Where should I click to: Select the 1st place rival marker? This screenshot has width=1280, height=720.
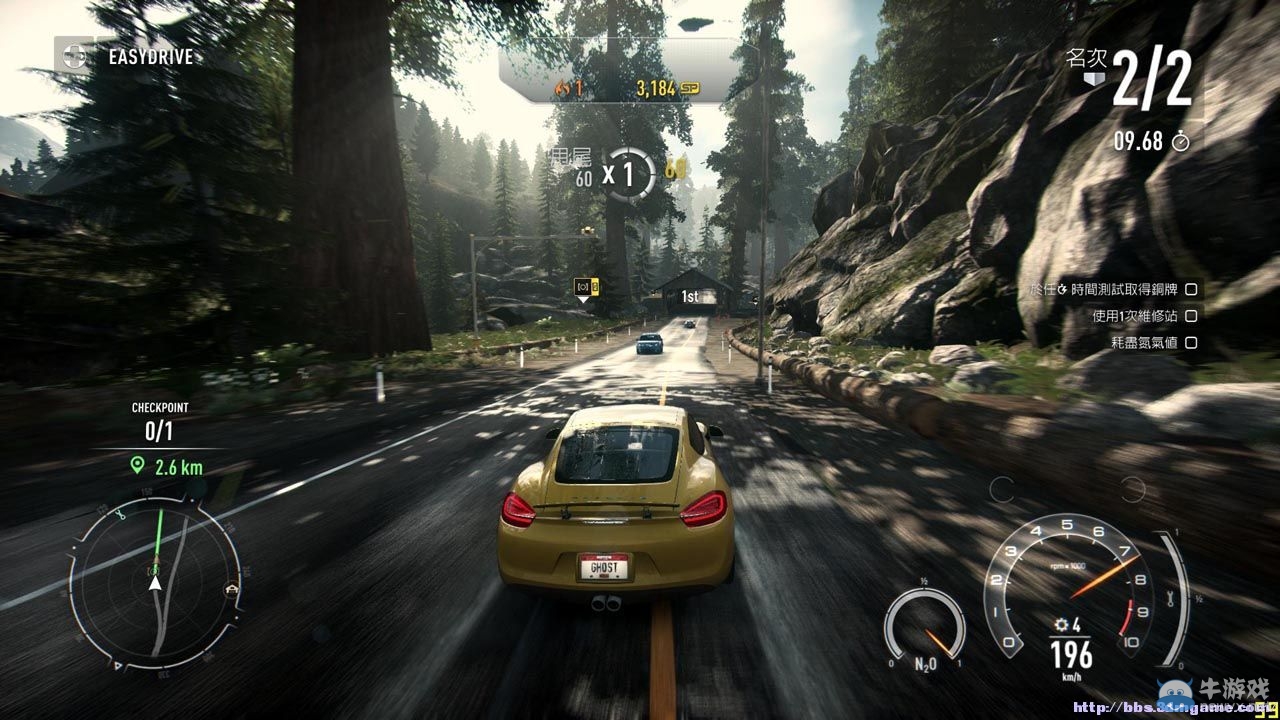[x=689, y=297]
